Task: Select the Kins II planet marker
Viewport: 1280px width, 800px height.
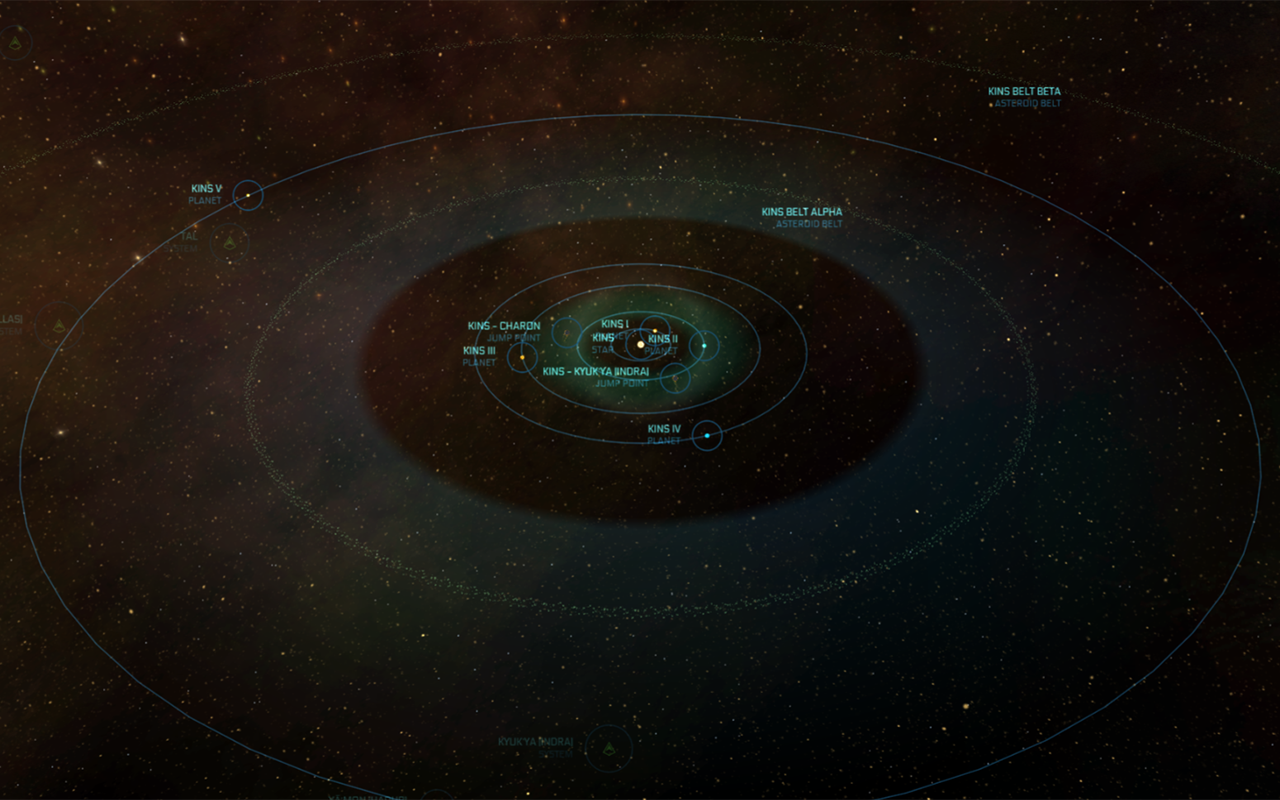Action: click(704, 346)
